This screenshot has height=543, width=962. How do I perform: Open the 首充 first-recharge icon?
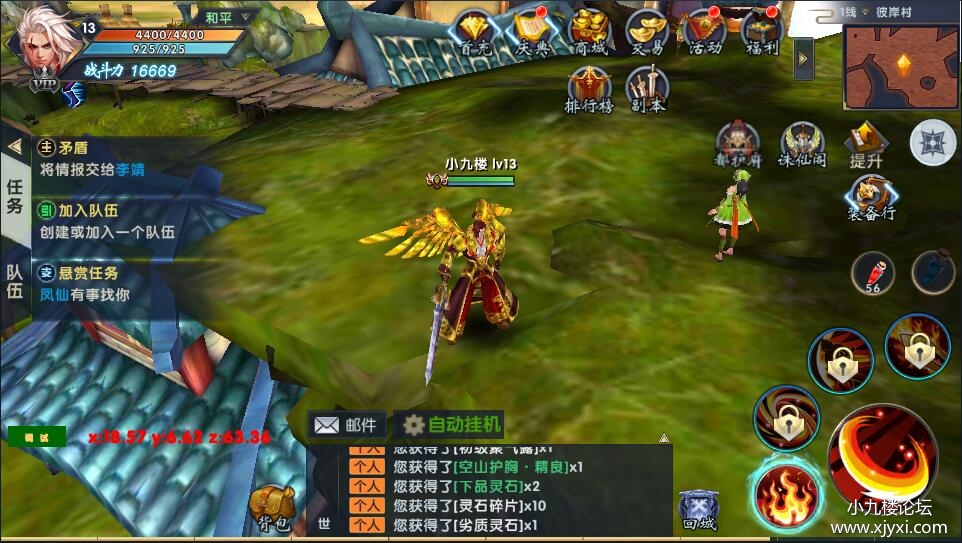click(x=474, y=34)
